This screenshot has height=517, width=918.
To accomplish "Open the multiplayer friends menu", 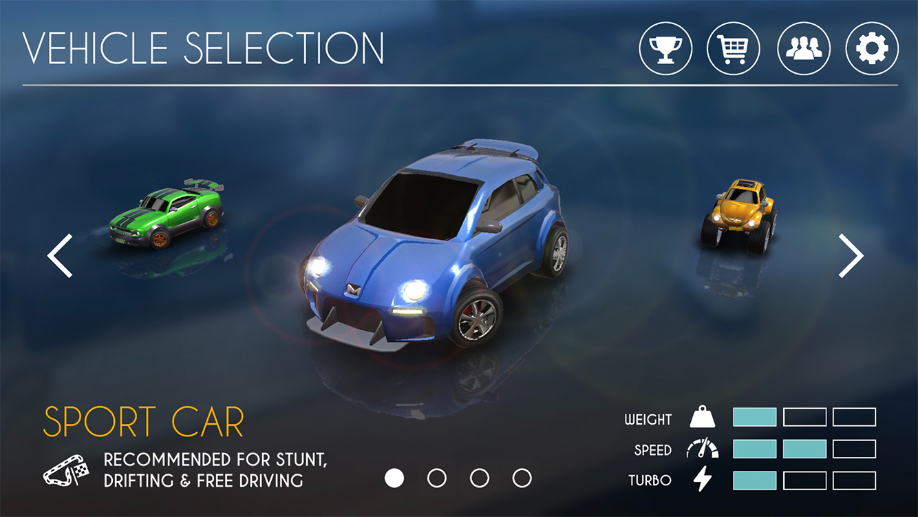I will [x=804, y=48].
